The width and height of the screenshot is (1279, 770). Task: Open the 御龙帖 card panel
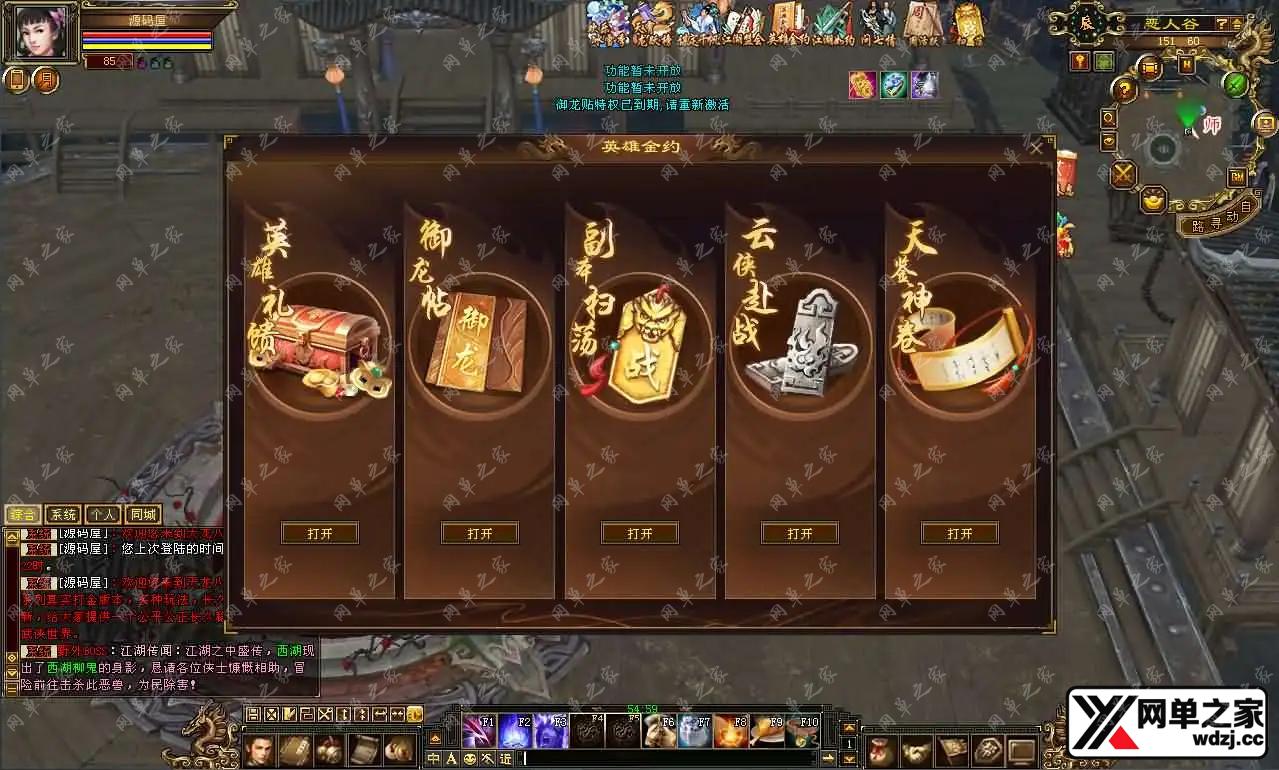[x=480, y=534]
